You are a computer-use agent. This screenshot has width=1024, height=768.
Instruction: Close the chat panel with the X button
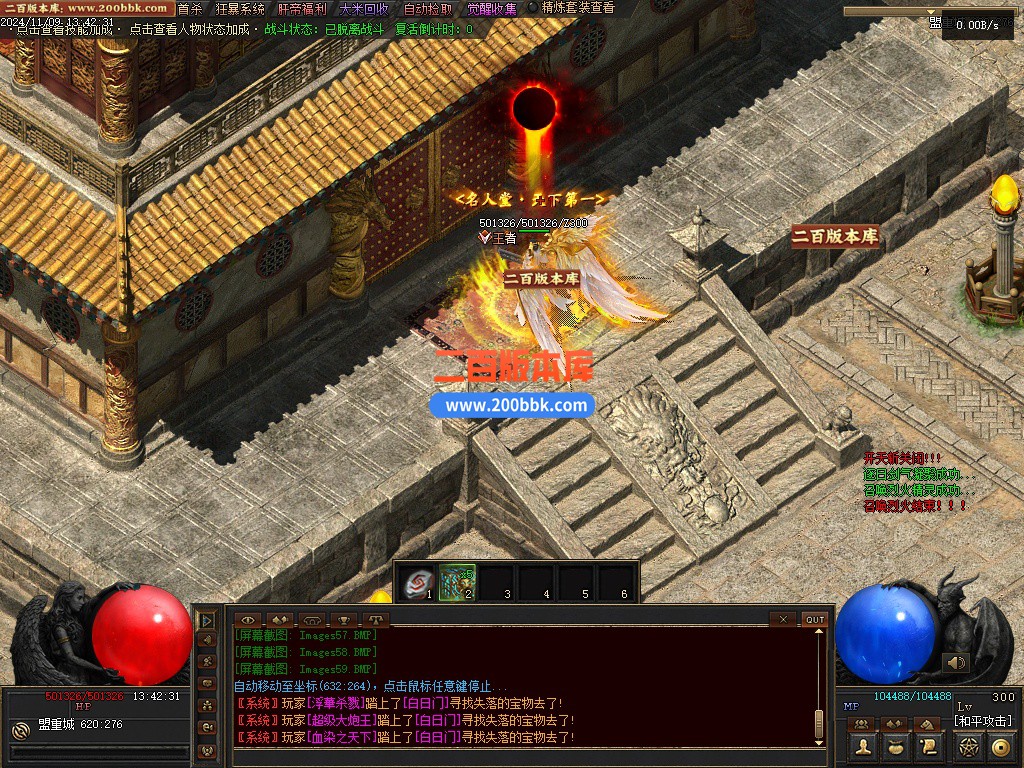(x=783, y=619)
